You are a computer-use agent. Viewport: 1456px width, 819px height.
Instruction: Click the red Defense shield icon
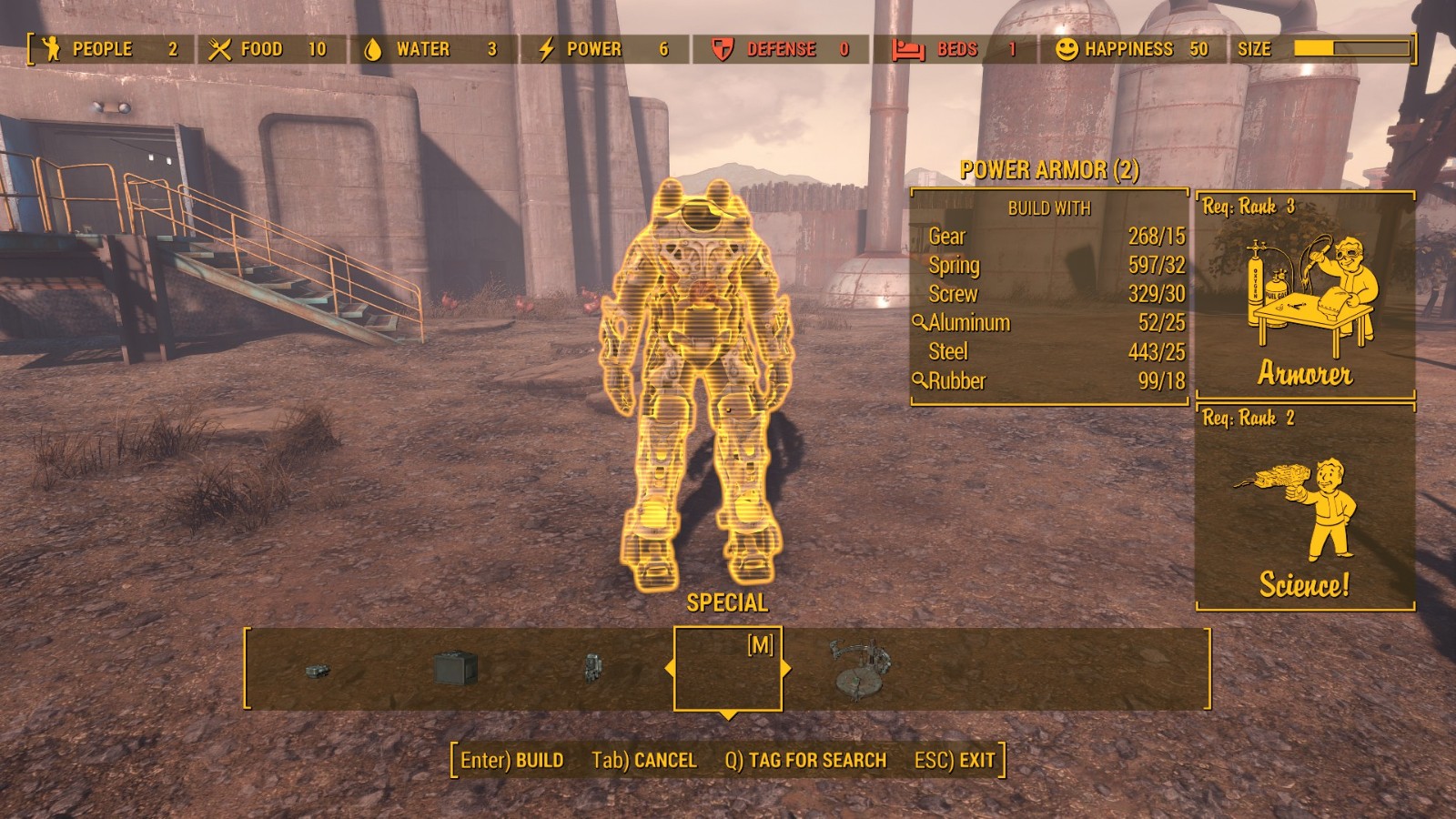(x=723, y=49)
